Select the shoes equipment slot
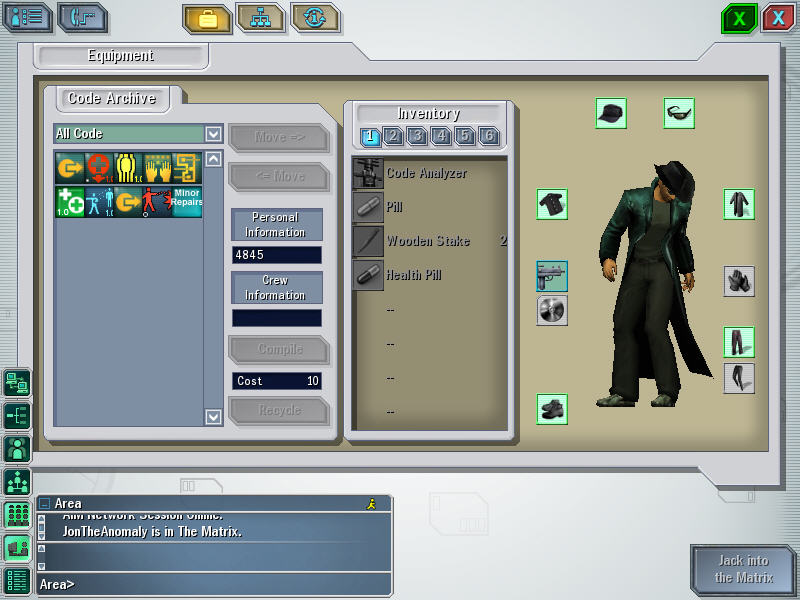Image resolution: width=800 pixels, height=600 pixels. coord(552,408)
